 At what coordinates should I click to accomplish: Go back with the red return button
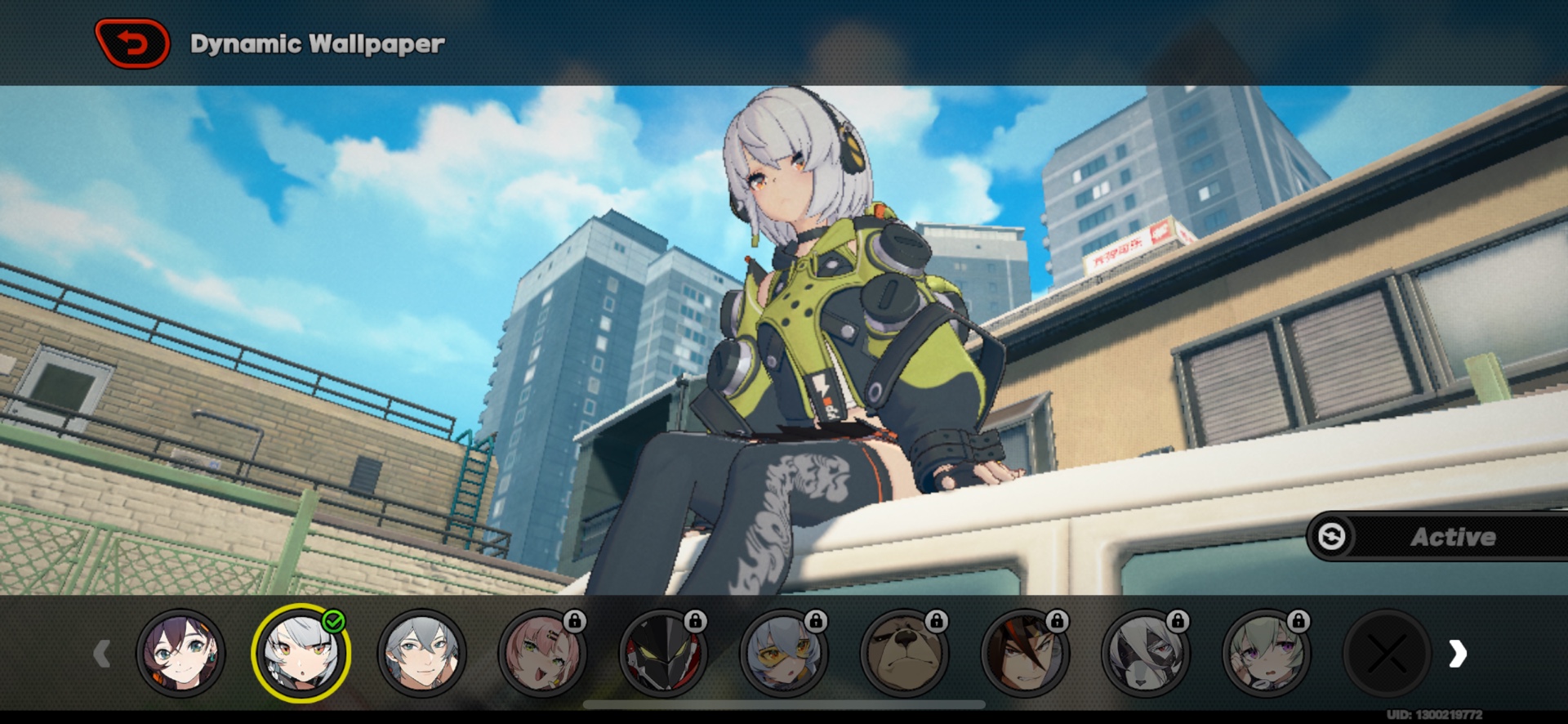coord(132,42)
